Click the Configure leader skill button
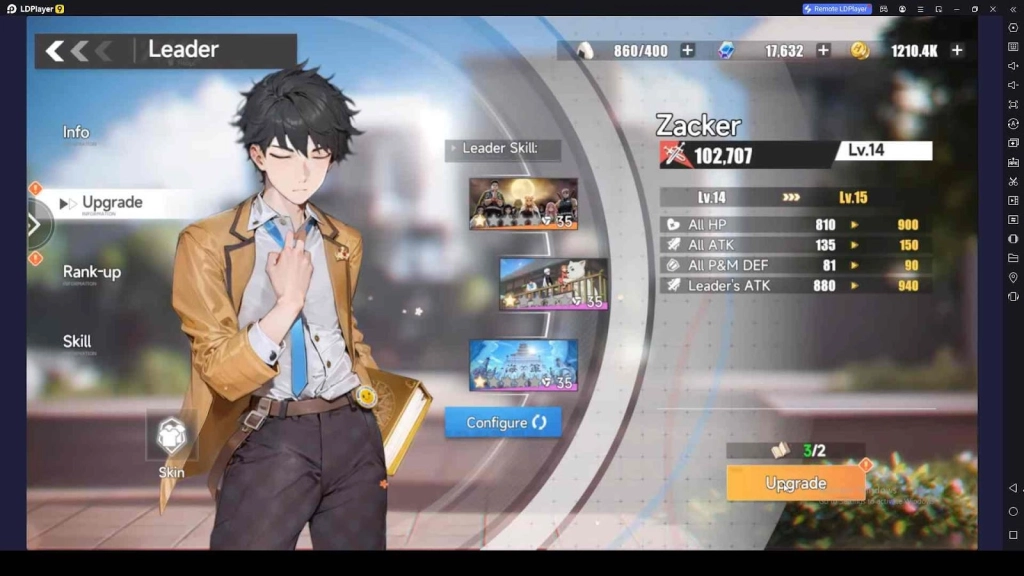This screenshot has height=576, width=1024. coord(503,423)
